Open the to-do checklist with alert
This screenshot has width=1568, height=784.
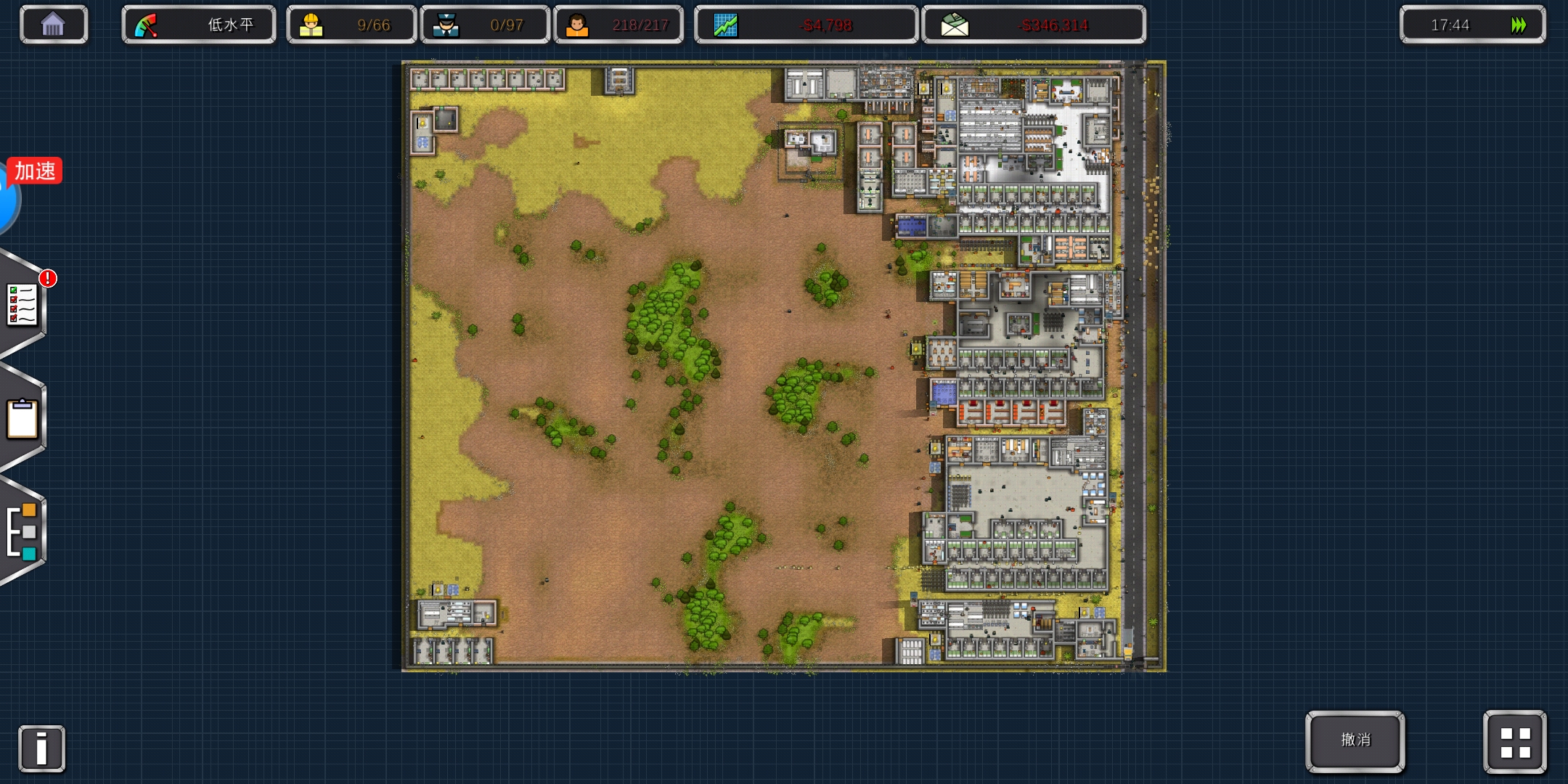click(x=23, y=305)
